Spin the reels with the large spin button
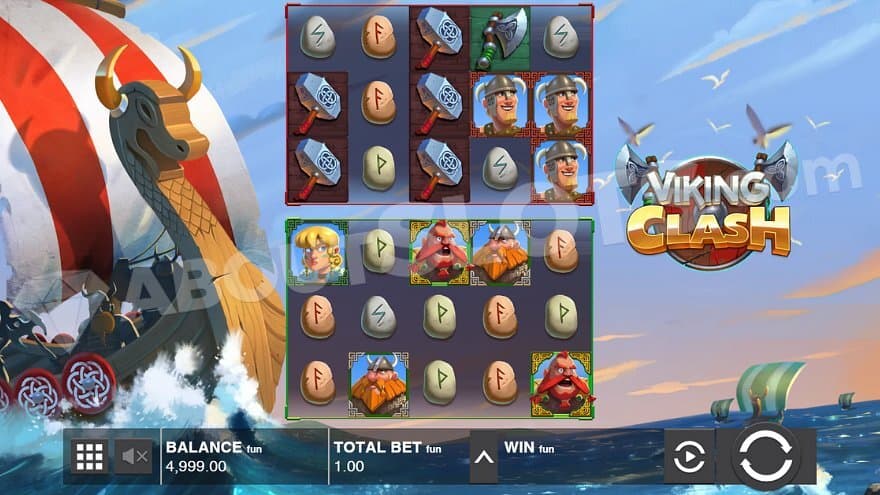Image resolution: width=880 pixels, height=495 pixels. (x=765, y=456)
